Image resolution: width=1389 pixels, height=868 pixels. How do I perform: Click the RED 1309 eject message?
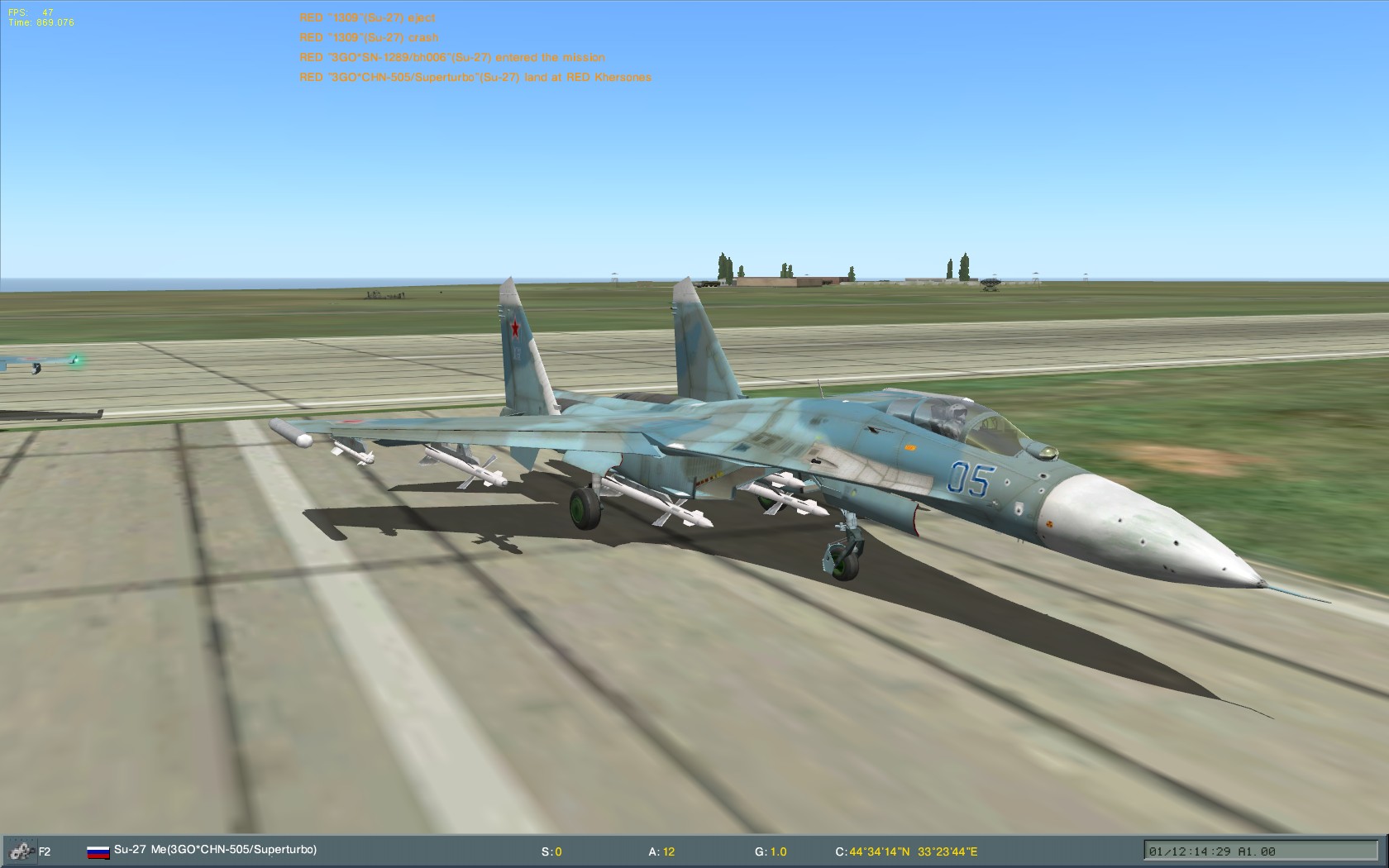pyautogui.click(x=367, y=17)
